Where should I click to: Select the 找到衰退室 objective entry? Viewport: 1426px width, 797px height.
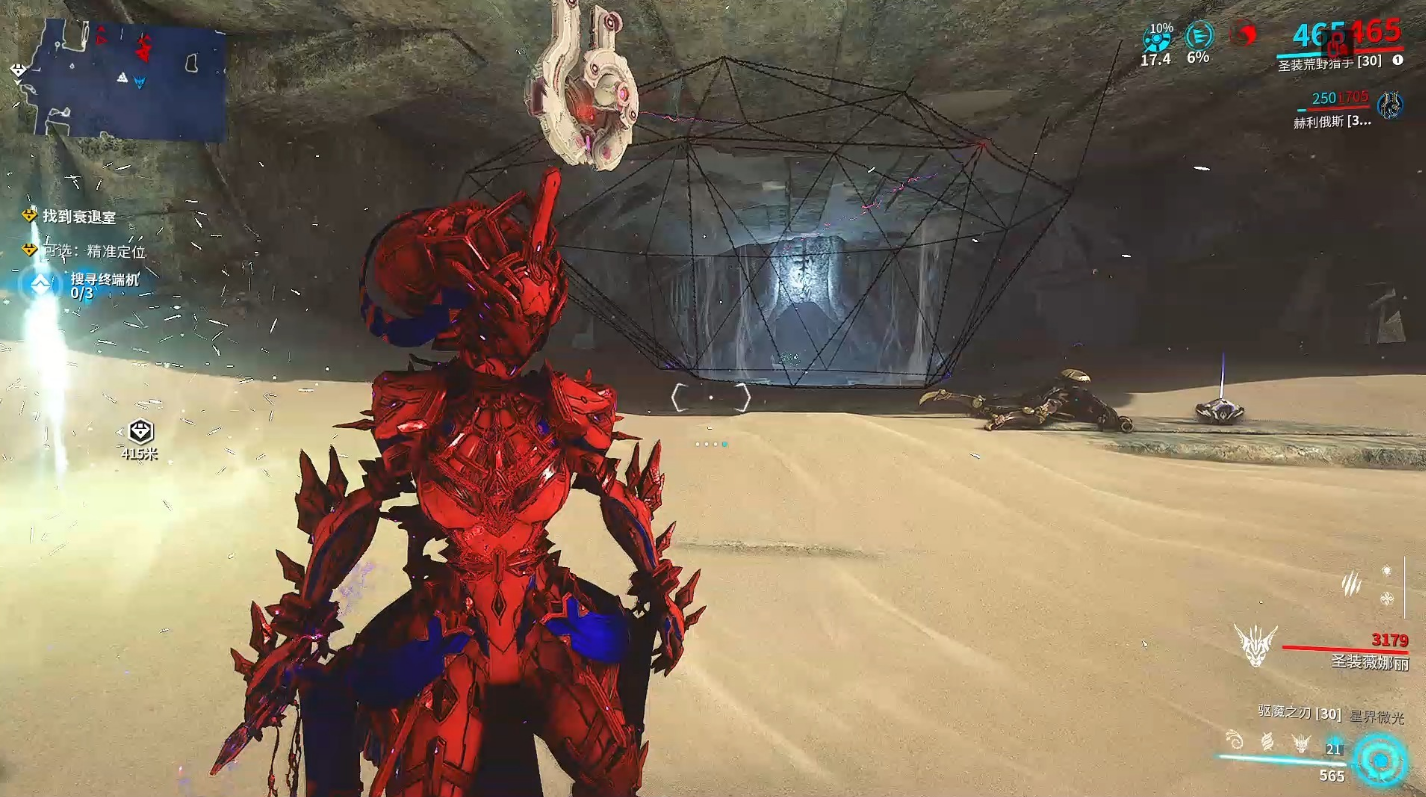tap(79, 216)
